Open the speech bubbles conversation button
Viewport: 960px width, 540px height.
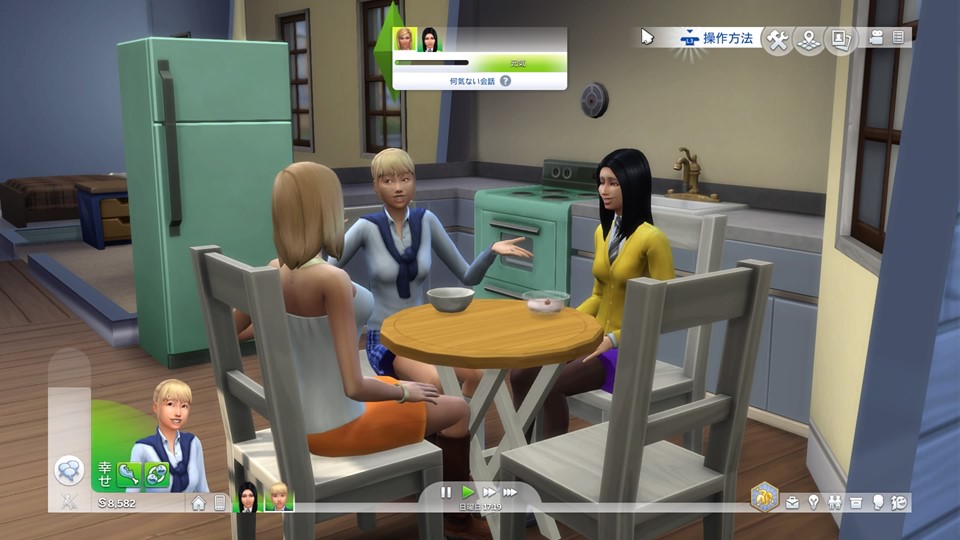click(x=69, y=470)
